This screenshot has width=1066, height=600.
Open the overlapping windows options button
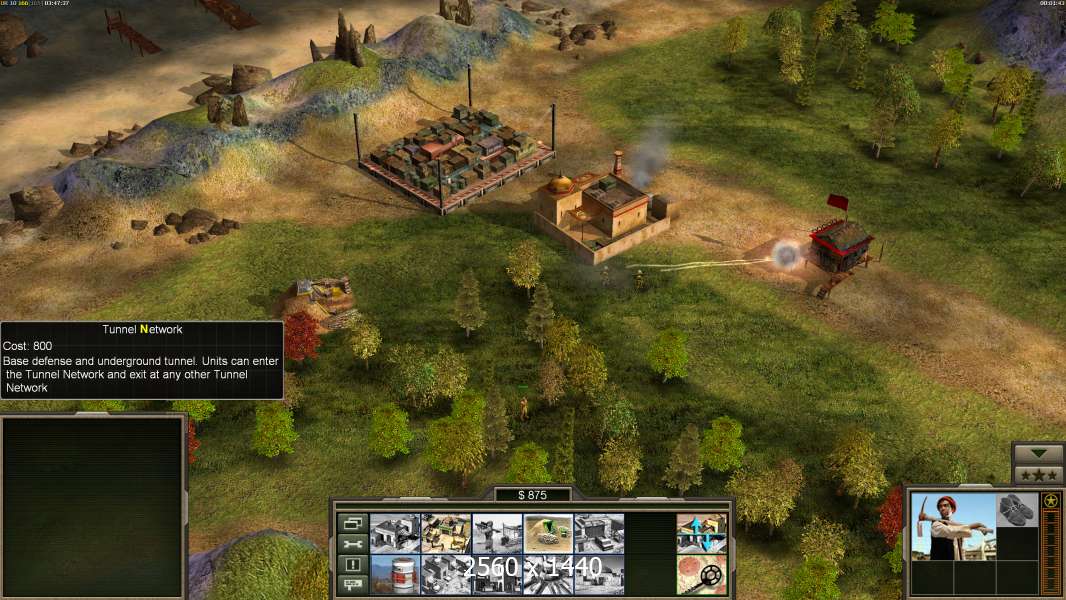pyautogui.click(x=352, y=523)
